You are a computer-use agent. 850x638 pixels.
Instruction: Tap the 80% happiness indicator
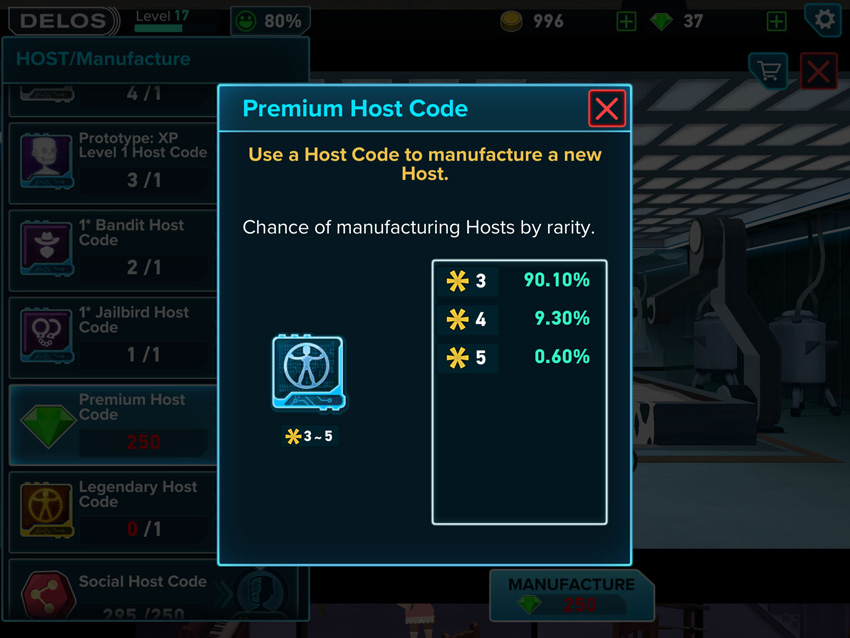pos(269,21)
